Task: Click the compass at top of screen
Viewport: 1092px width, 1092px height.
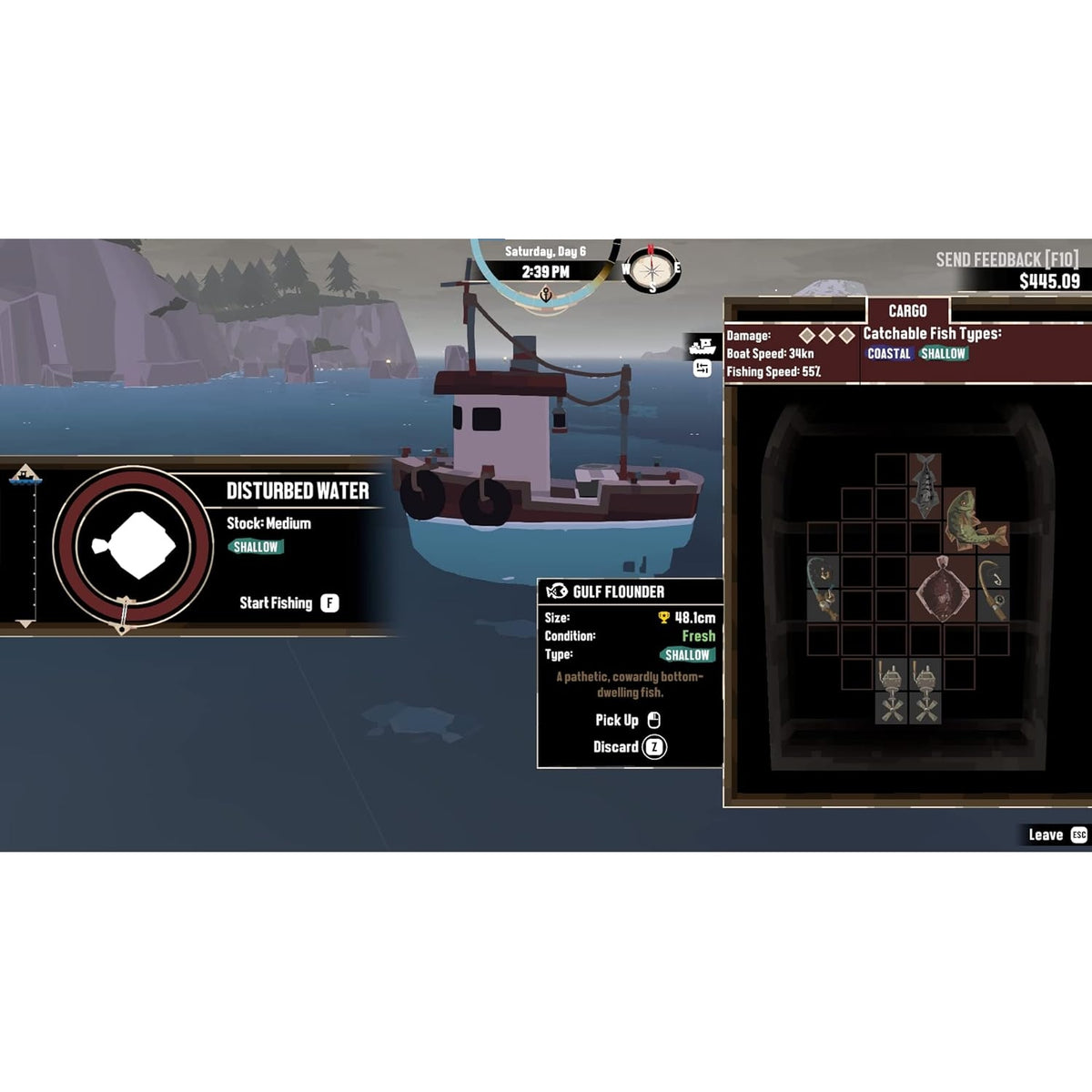Action: [651, 268]
